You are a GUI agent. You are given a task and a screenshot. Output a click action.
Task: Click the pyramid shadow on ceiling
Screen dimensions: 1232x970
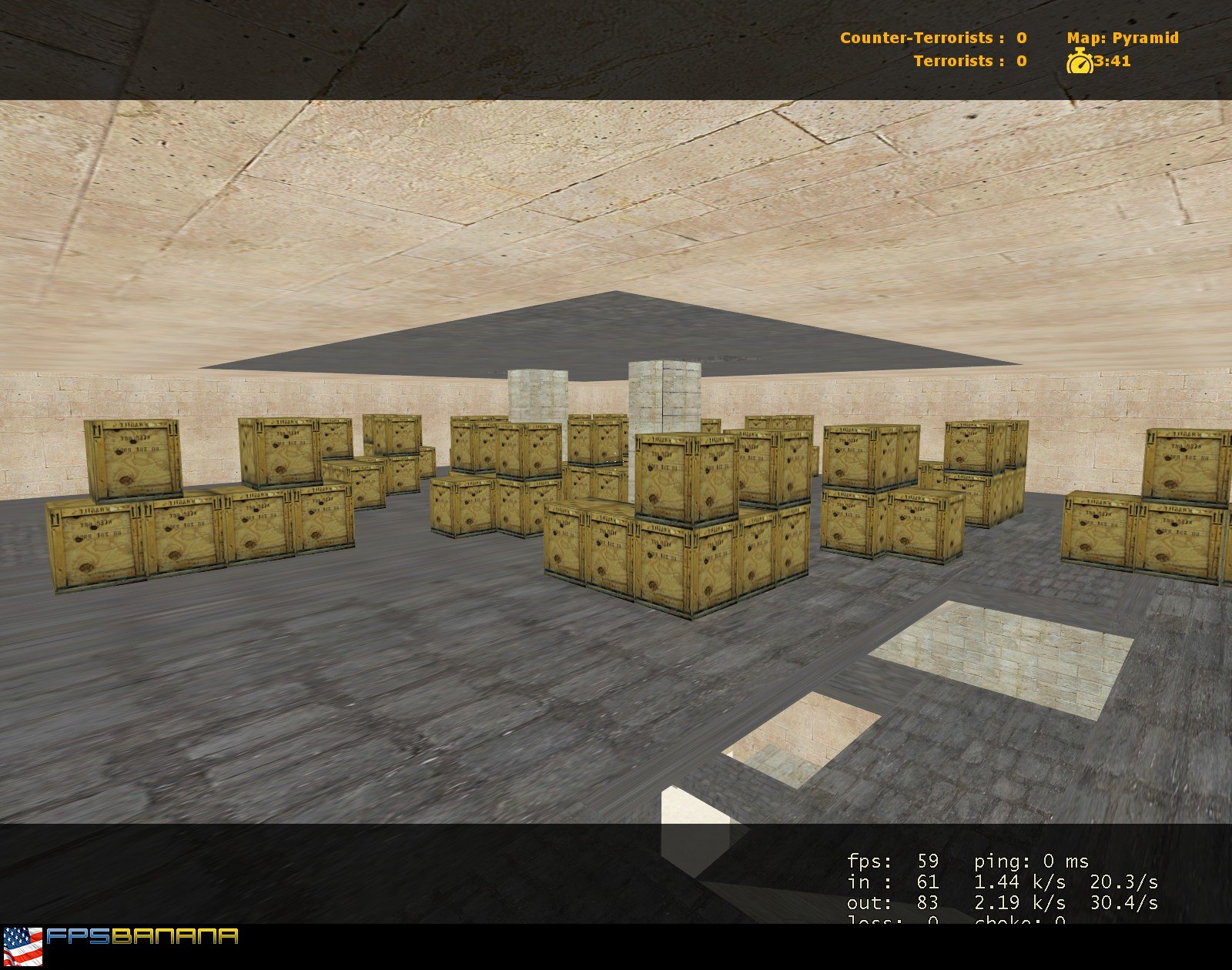click(608, 331)
